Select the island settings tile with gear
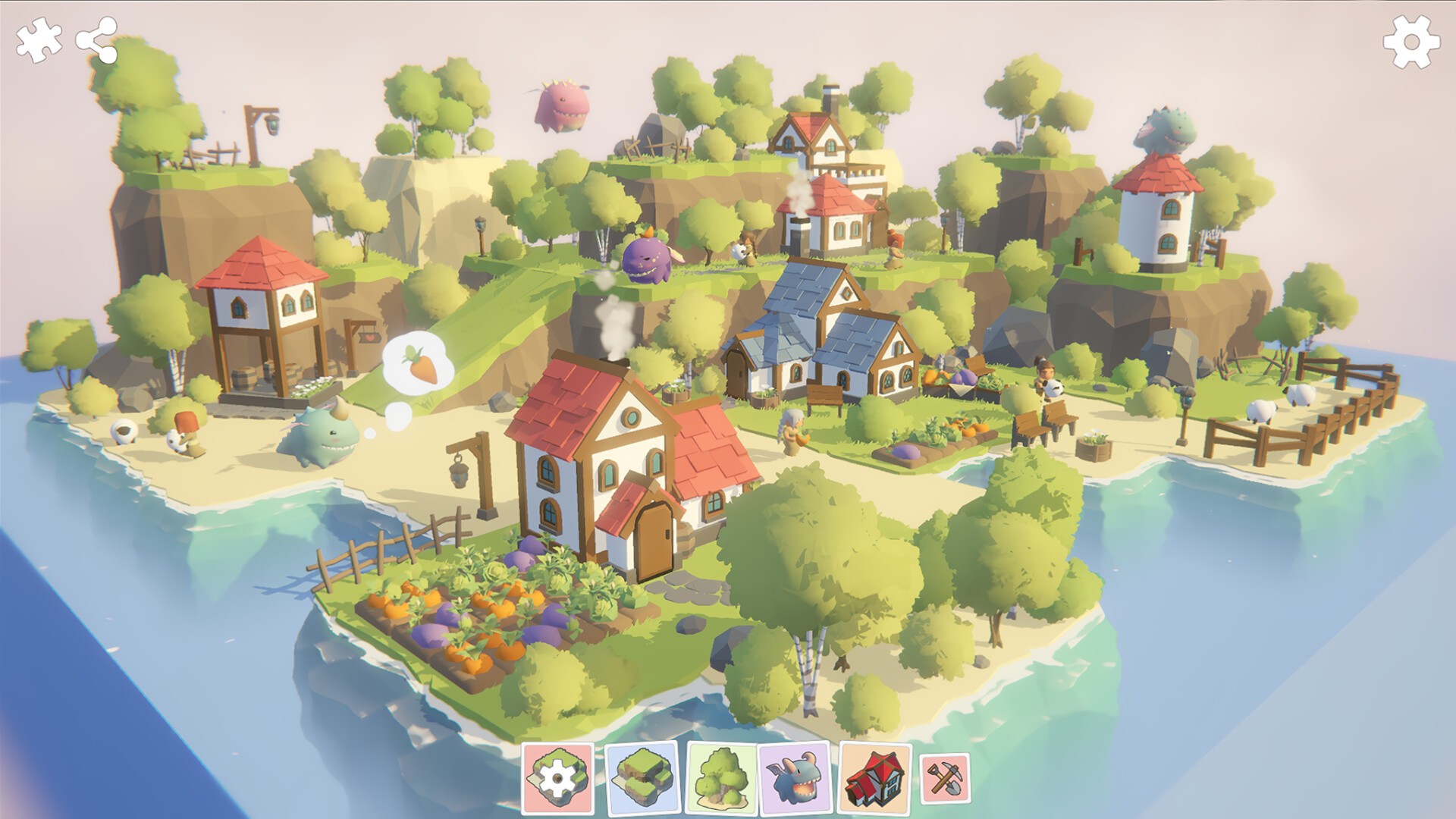Image resolution: width=1456 pixels, height=819 pixels. coord(558,778)
